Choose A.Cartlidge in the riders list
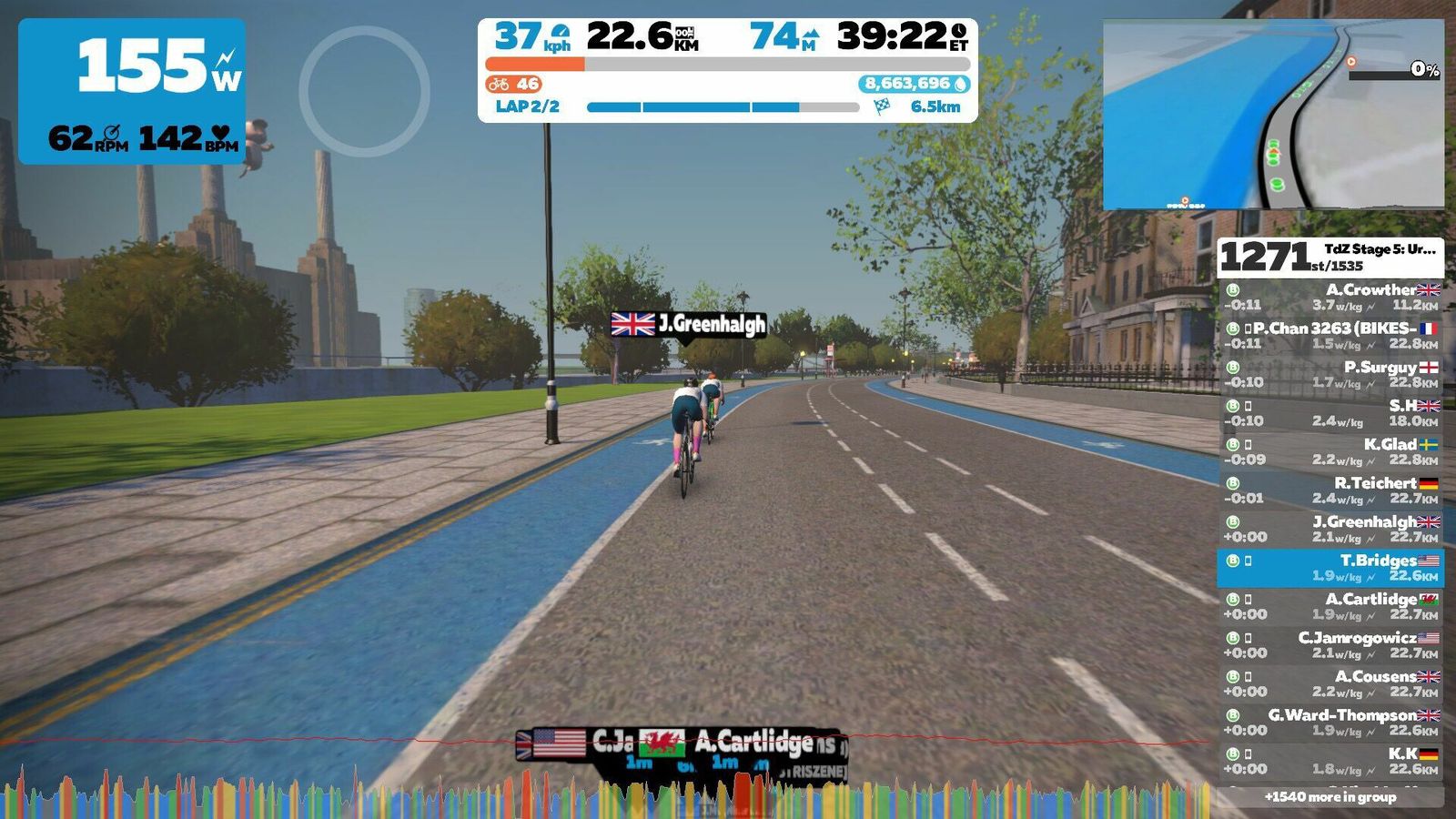The height and width of the screenshot is (819, 1456). tap(1330, 606)
